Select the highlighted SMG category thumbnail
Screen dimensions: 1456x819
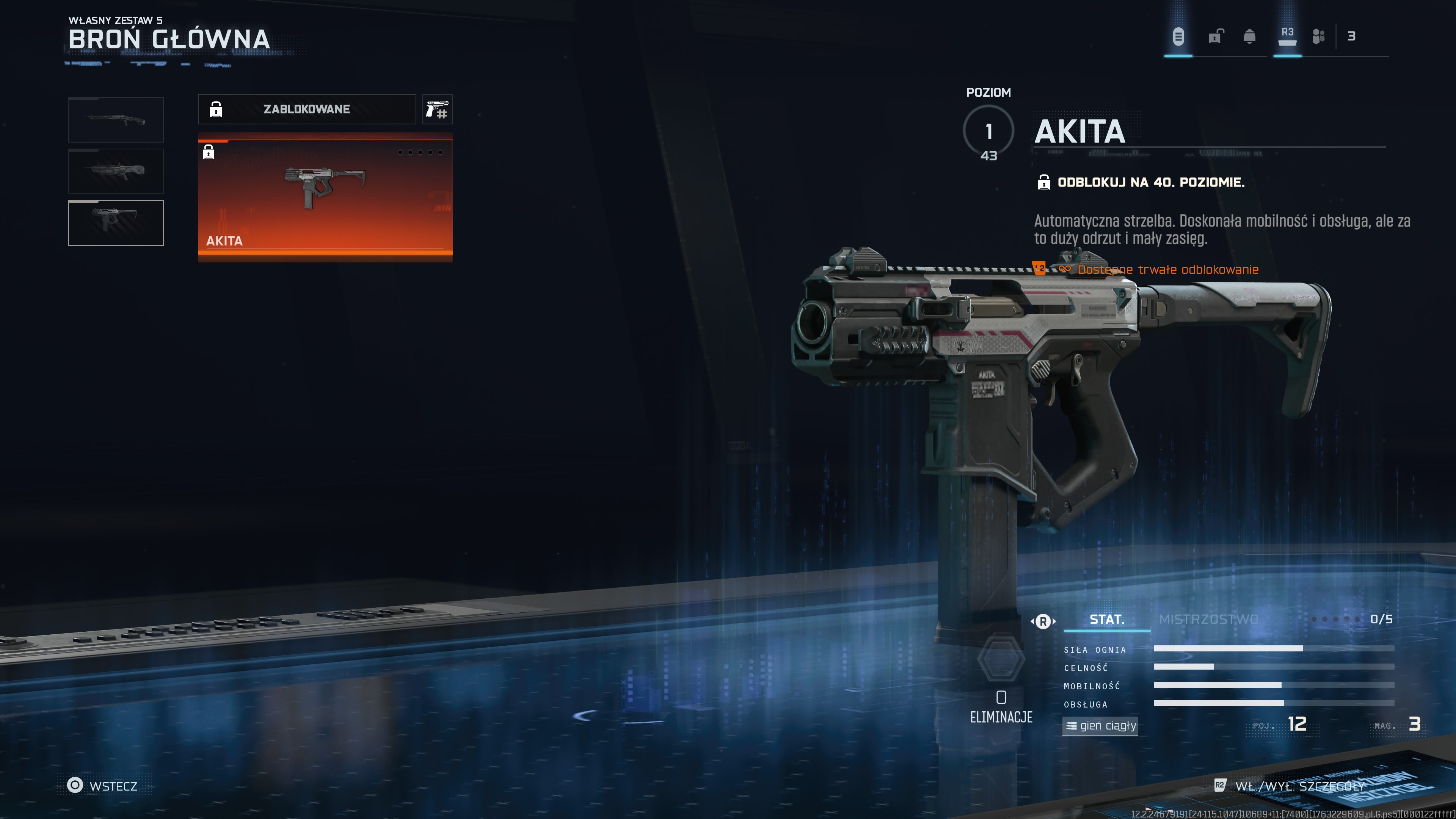[116, 223]
